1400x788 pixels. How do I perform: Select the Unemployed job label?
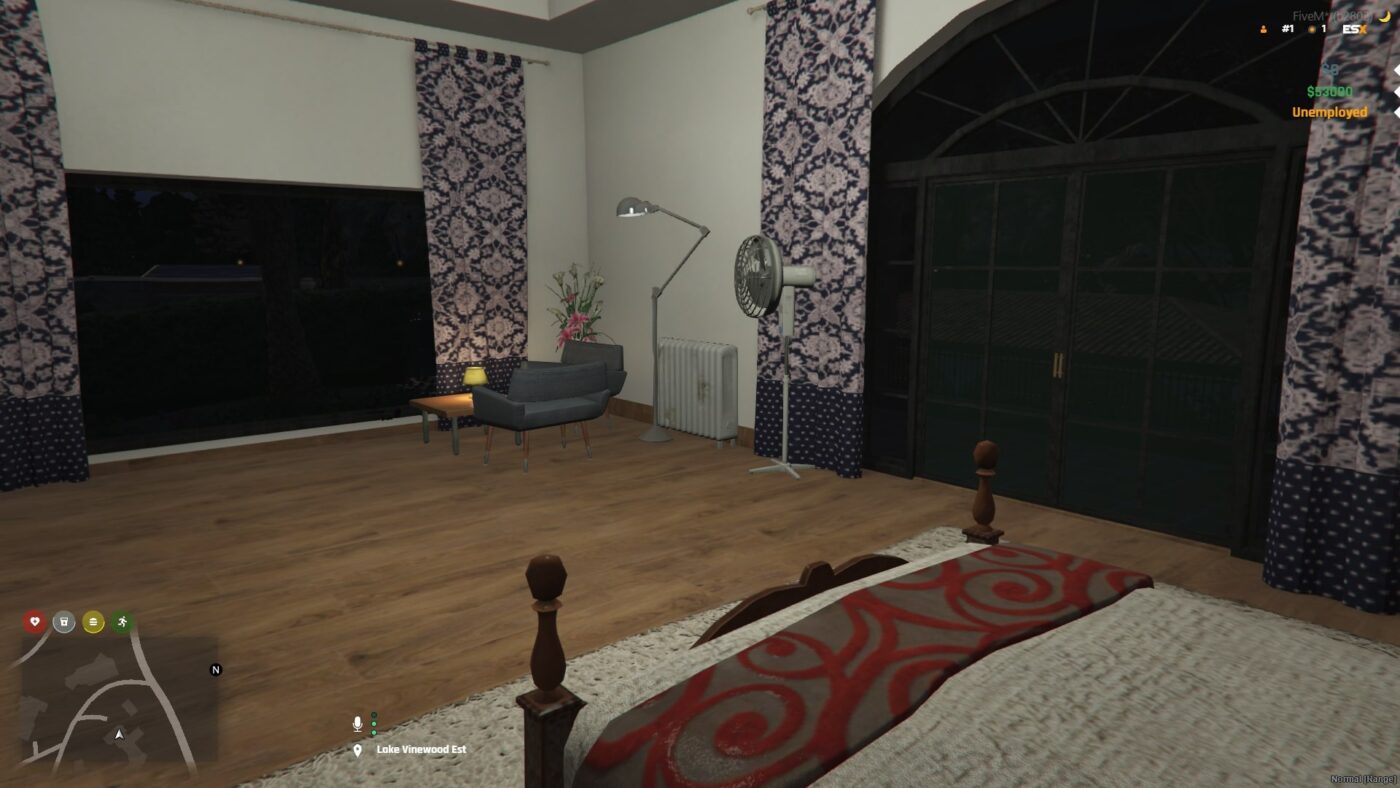coord(1330,112)
